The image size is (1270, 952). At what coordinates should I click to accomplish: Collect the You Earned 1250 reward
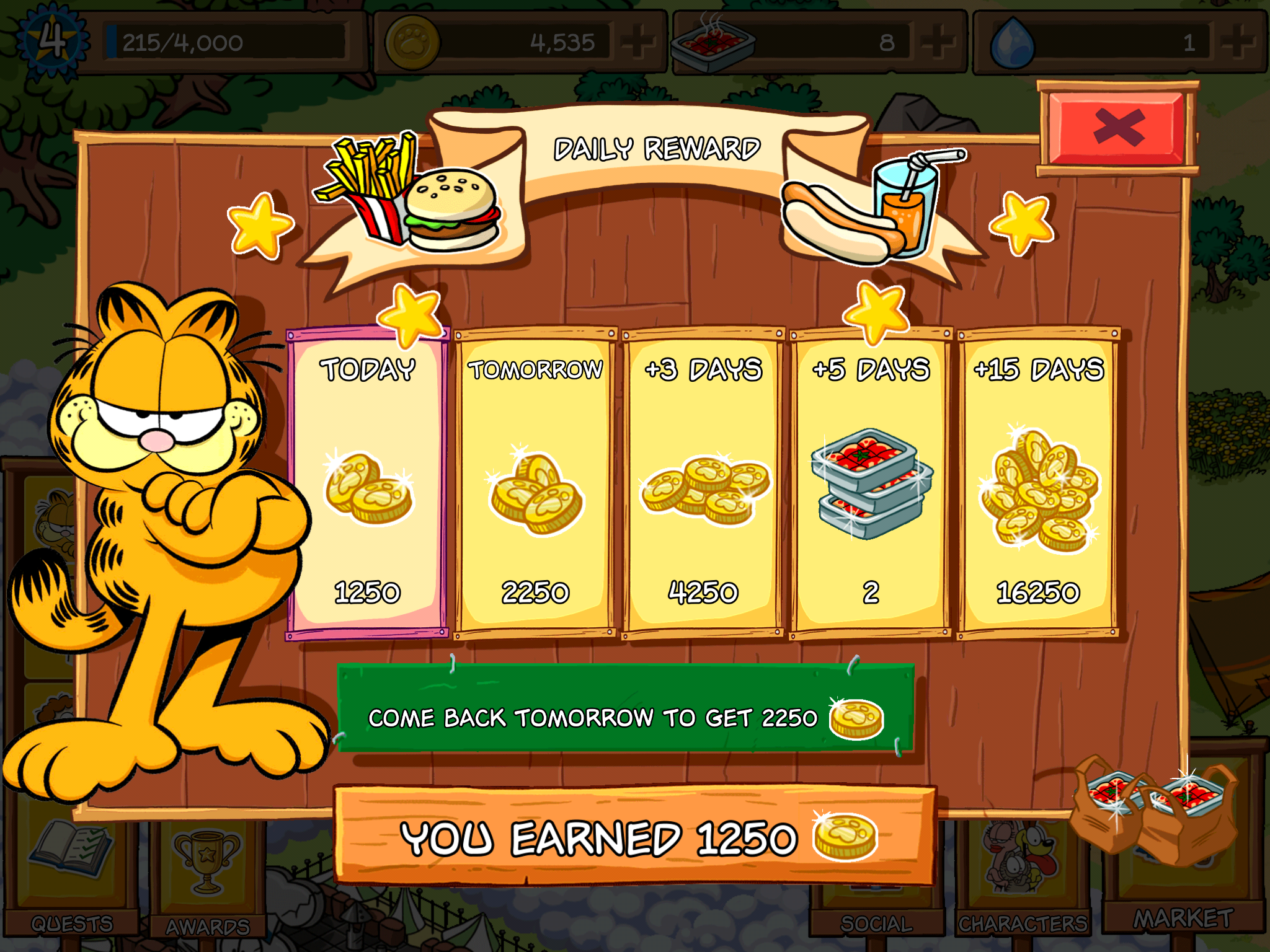coord(634,837)
